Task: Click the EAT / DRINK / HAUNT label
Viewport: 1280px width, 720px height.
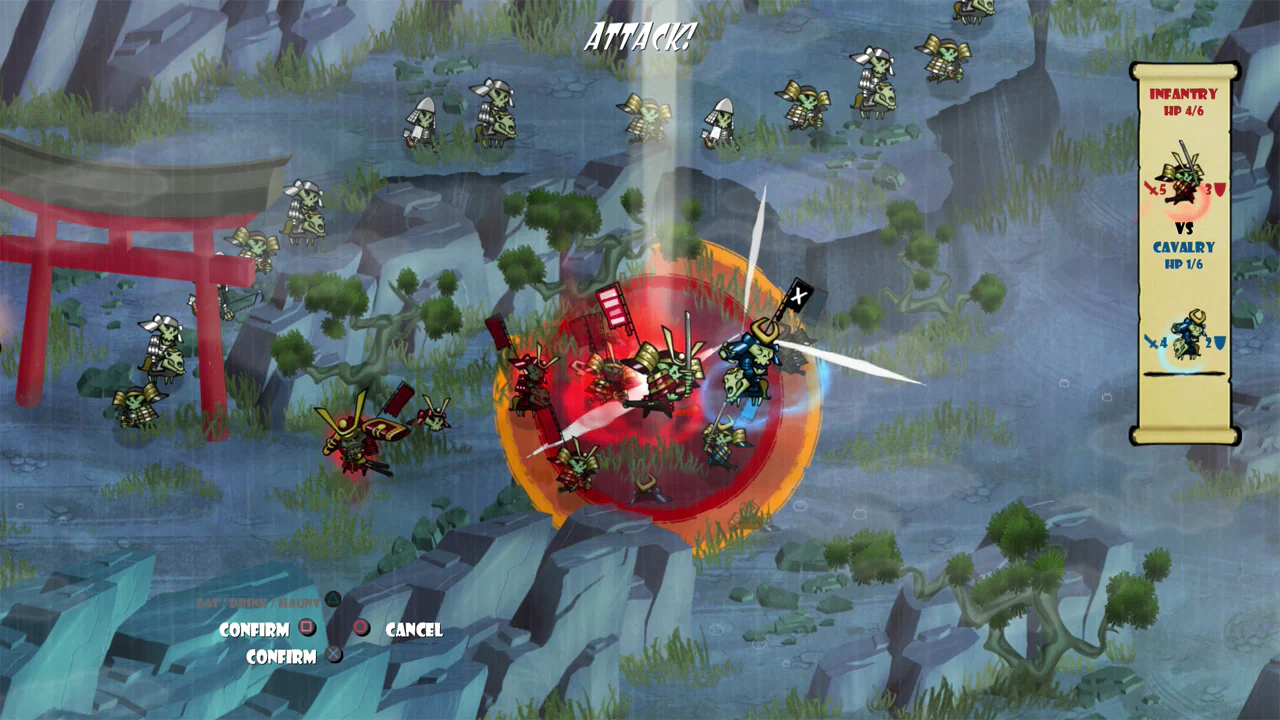Action: [x=258, y=603]
